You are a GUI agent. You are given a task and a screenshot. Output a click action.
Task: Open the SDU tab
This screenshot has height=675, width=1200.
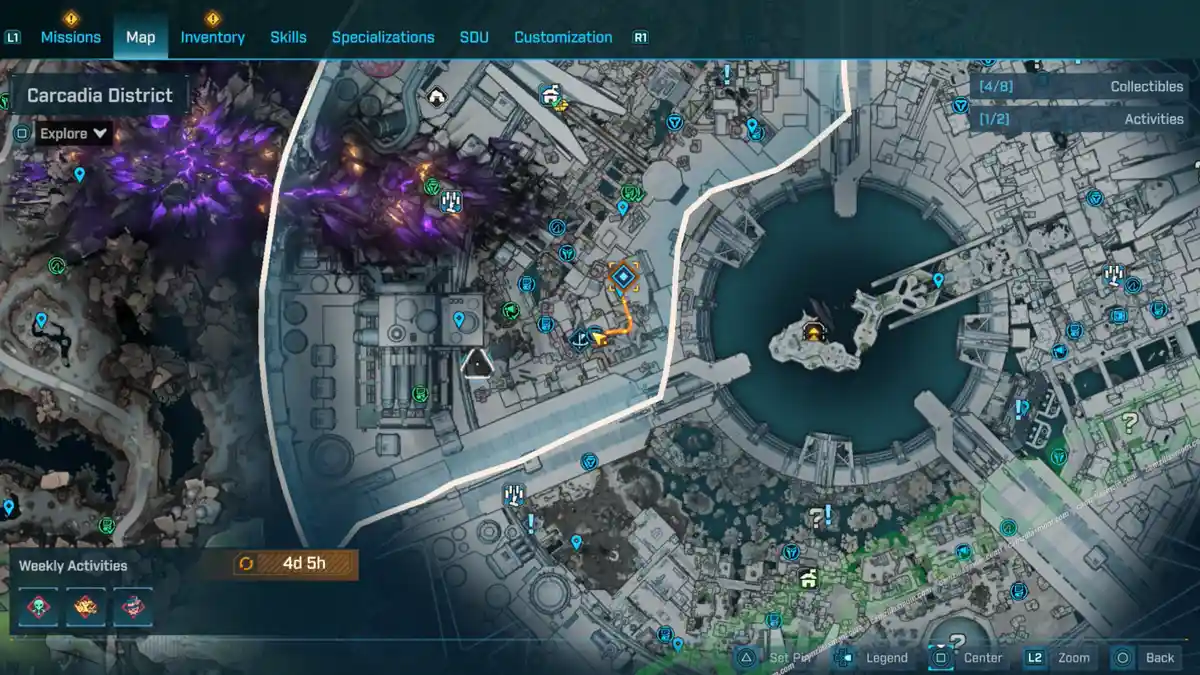pos(474,37)
